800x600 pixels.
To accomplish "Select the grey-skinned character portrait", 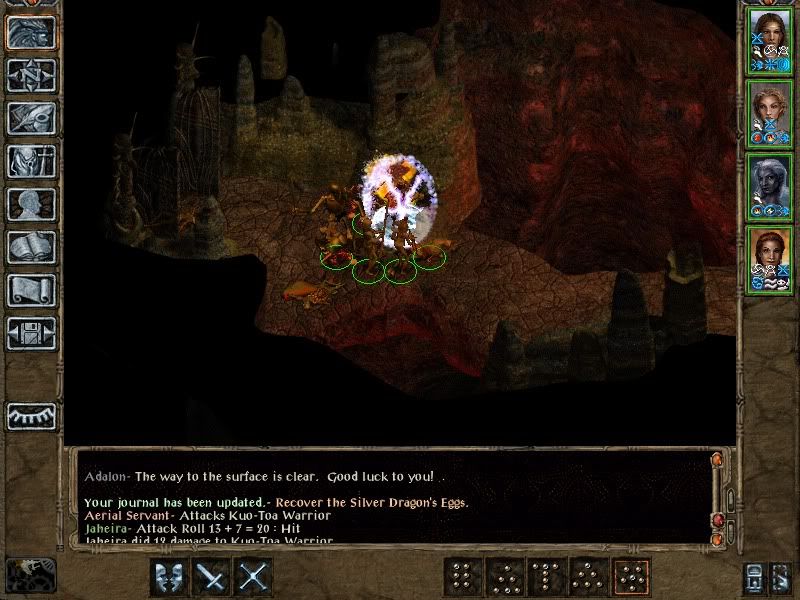I will tap(769, 186).
